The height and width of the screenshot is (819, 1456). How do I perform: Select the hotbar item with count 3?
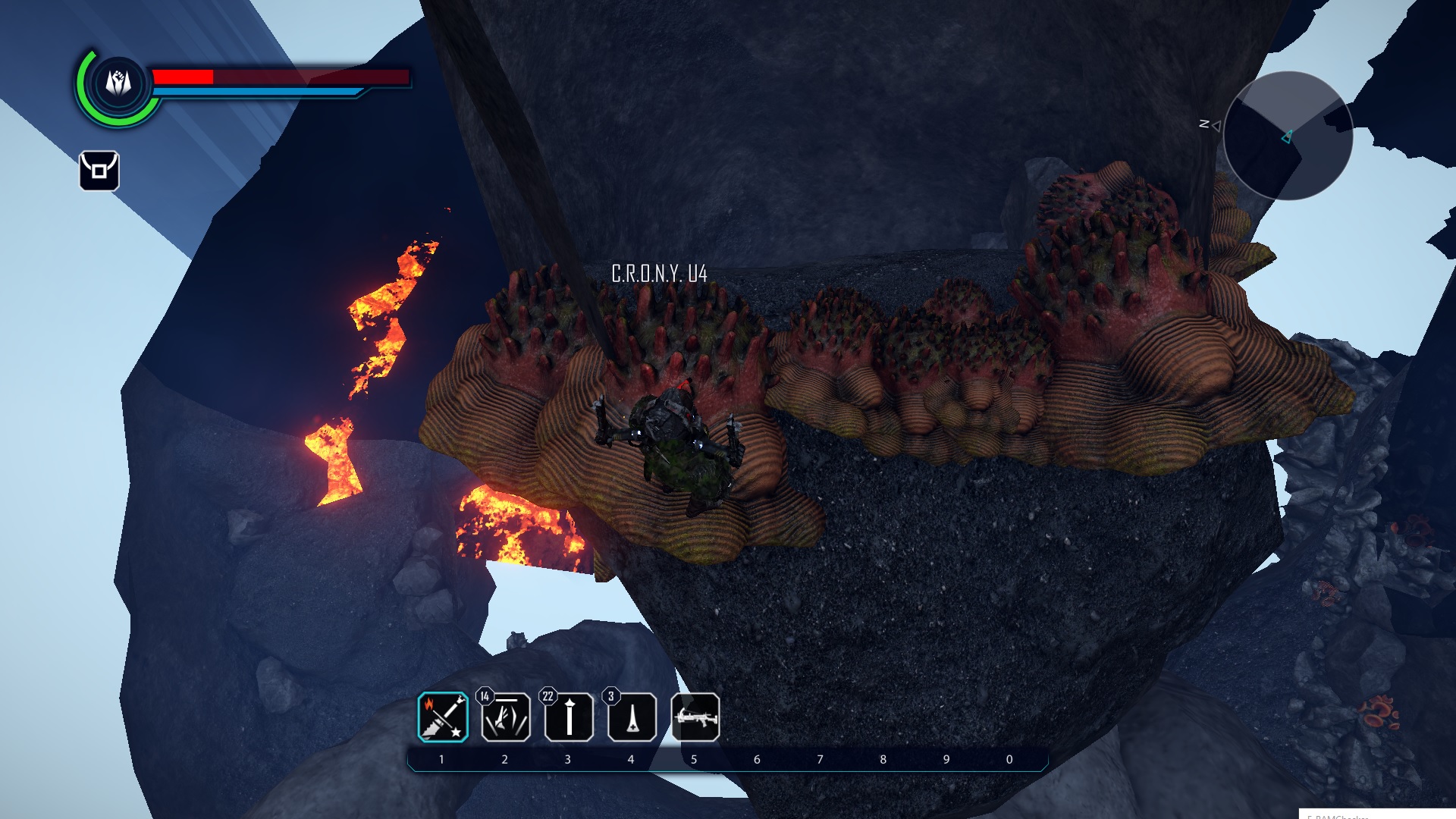tap(632, 717)
